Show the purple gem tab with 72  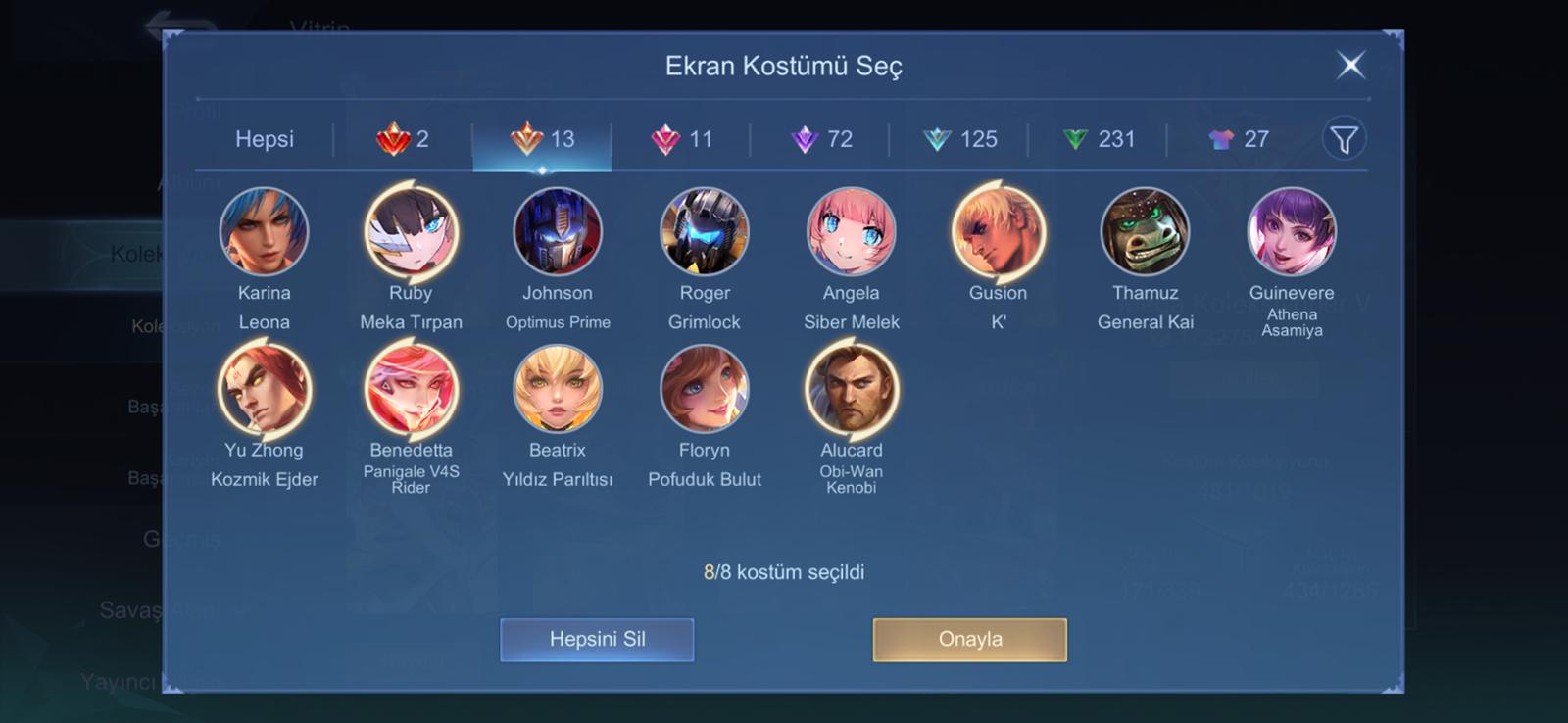click(x=821, y=139)
